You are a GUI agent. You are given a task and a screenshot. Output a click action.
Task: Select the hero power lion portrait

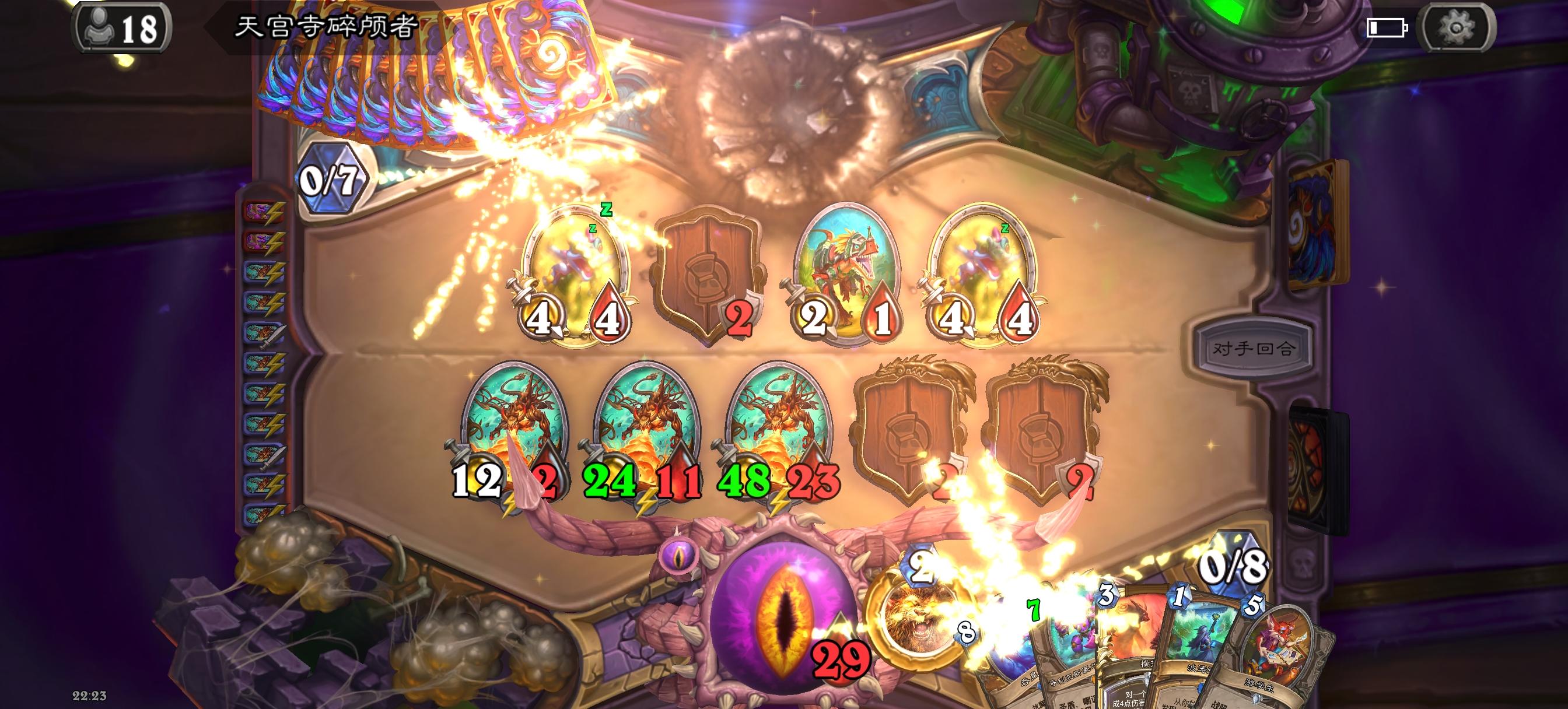pyautogui.click(x=925, y=620)
